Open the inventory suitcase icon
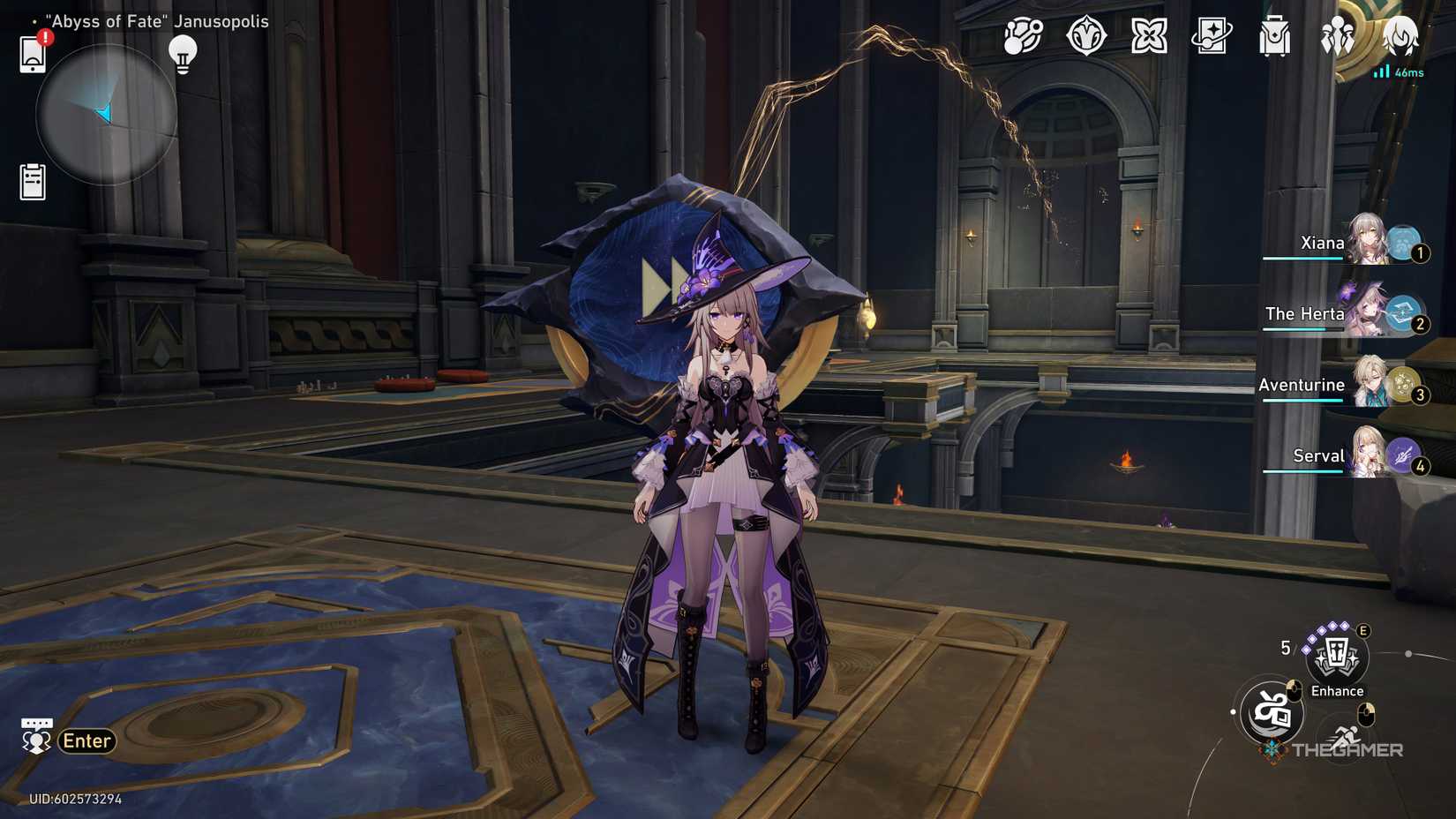The width and height of the screenshot is (1456, 819). pos(1274,37)
